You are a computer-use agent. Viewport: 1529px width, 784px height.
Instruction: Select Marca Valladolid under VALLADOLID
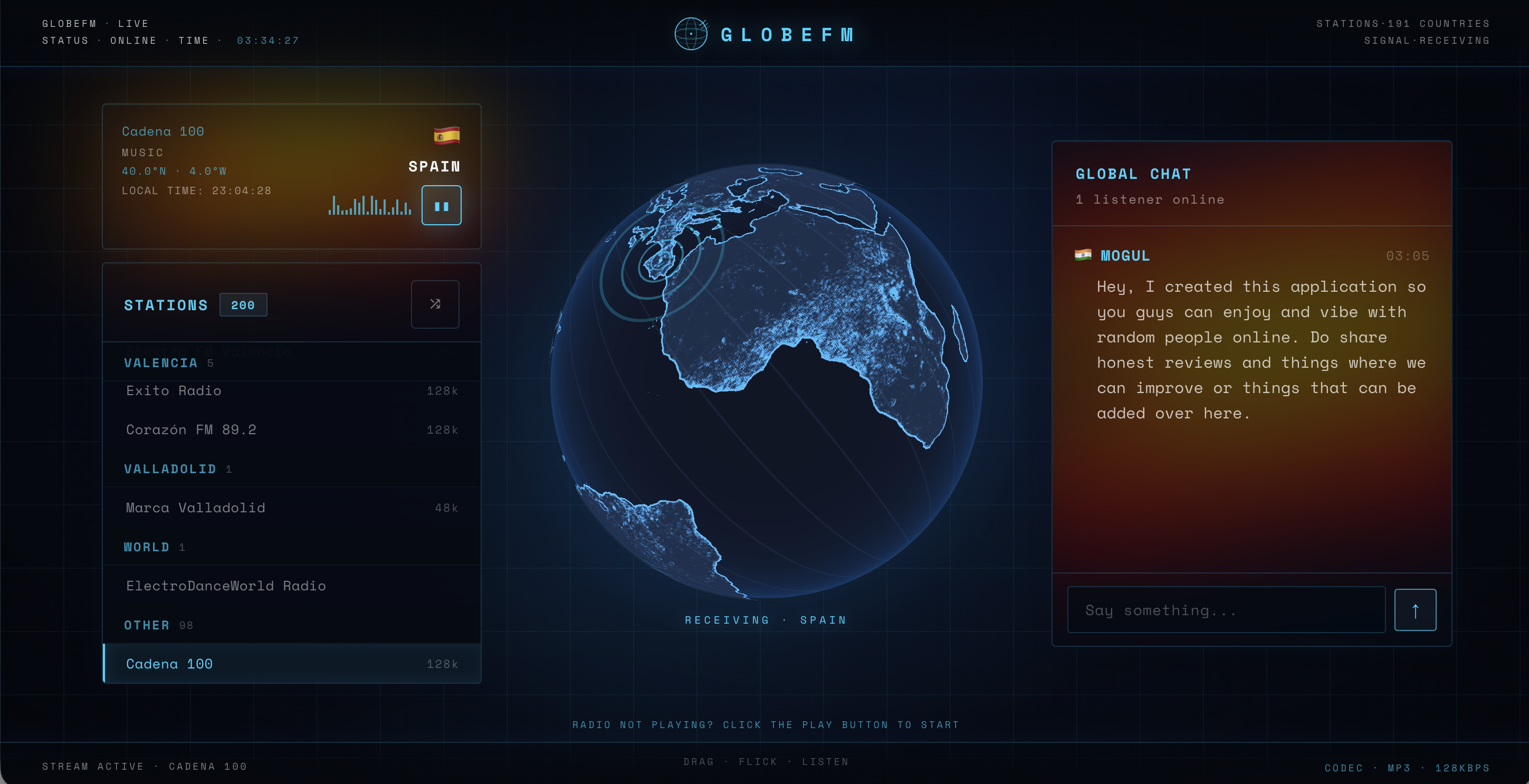point(196,508)
